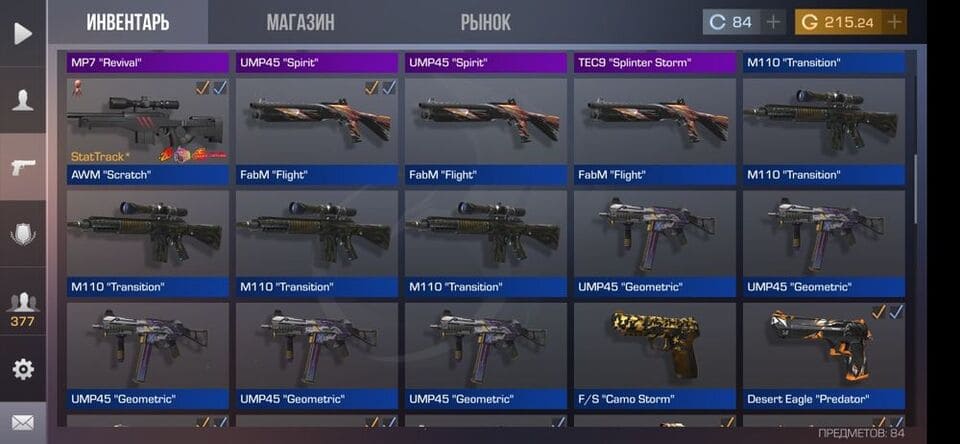
Task: Select the ИНВЕНТАРЬ tab
Action: [128, 22]
